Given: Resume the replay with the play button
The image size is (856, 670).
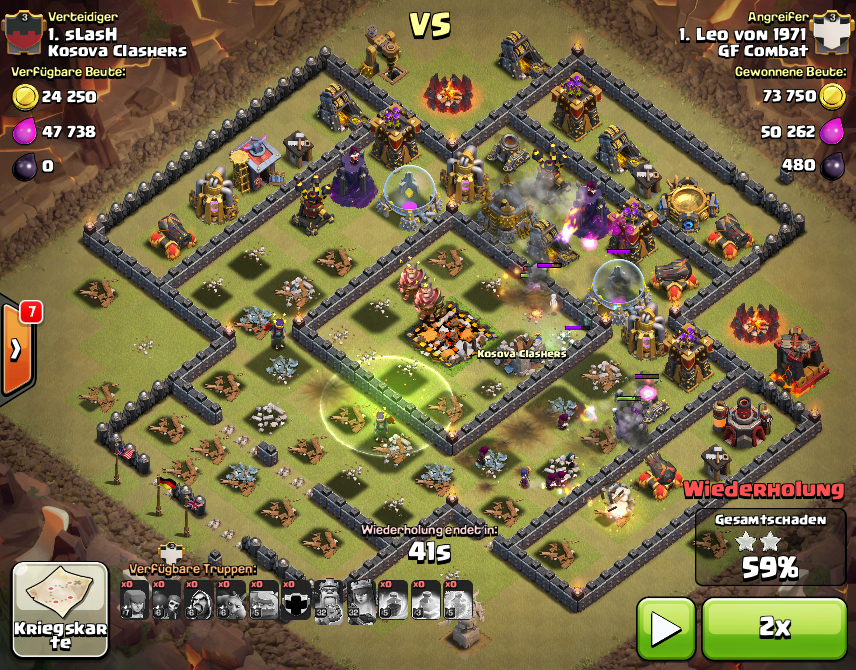Looking at the screenshot, I should click(x=665, y=628).
